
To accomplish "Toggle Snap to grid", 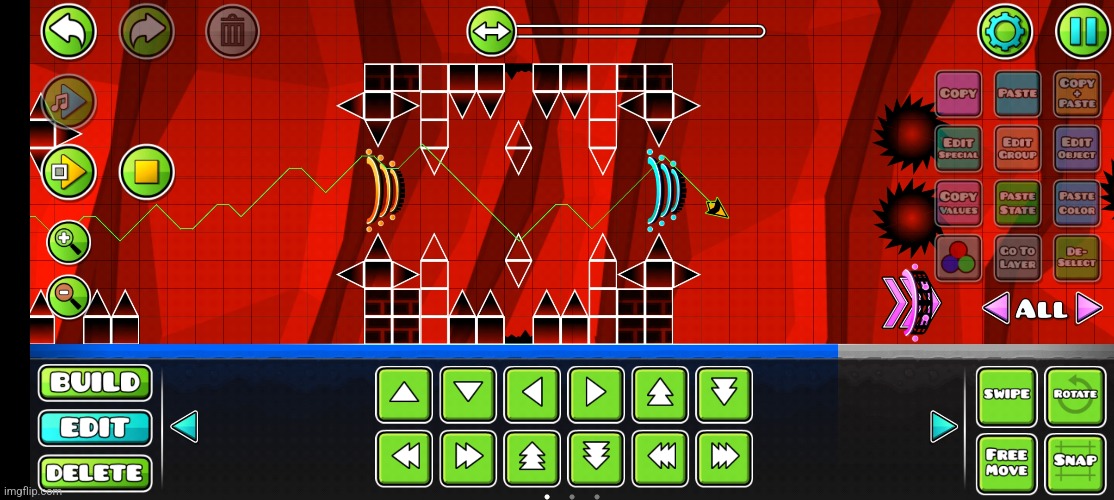I will click(1075, 462).
